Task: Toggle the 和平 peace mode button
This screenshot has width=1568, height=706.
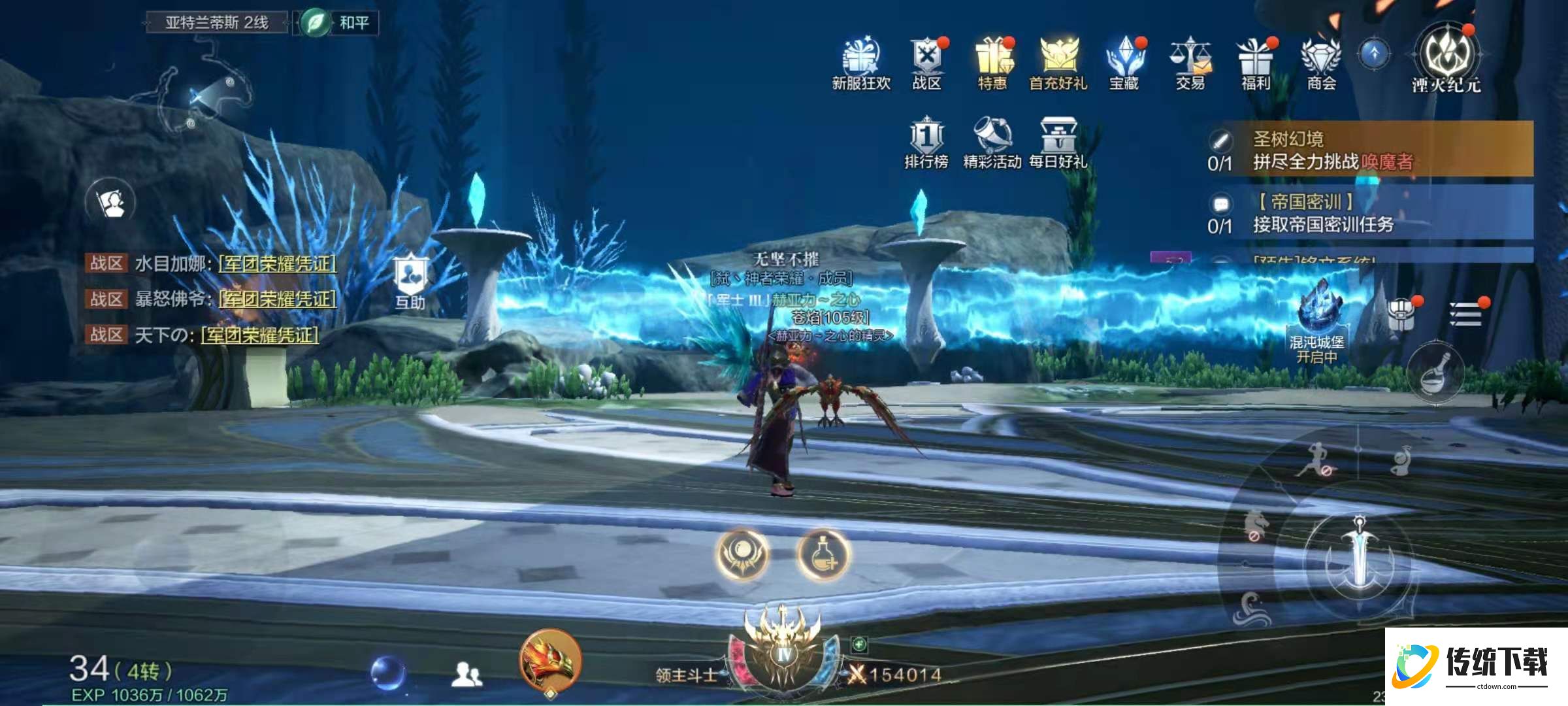Action: pos(336,23)
